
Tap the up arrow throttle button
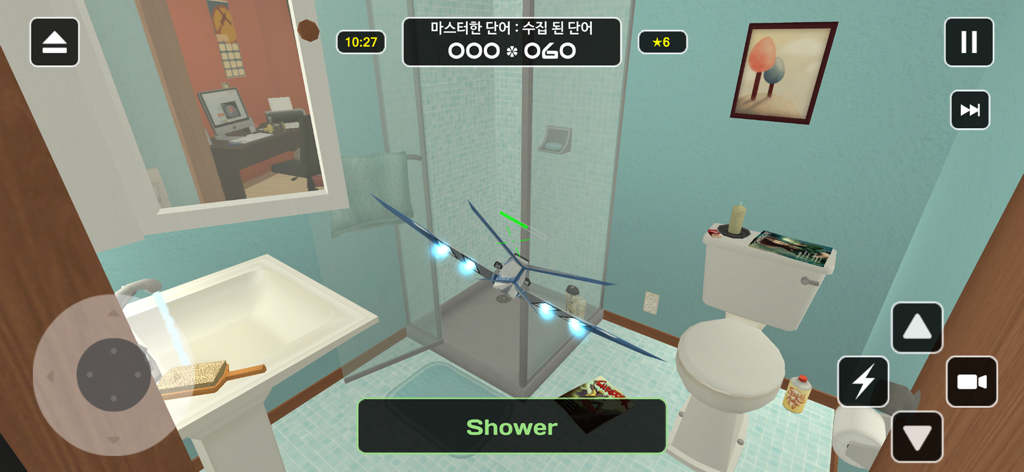coord(917,327)
